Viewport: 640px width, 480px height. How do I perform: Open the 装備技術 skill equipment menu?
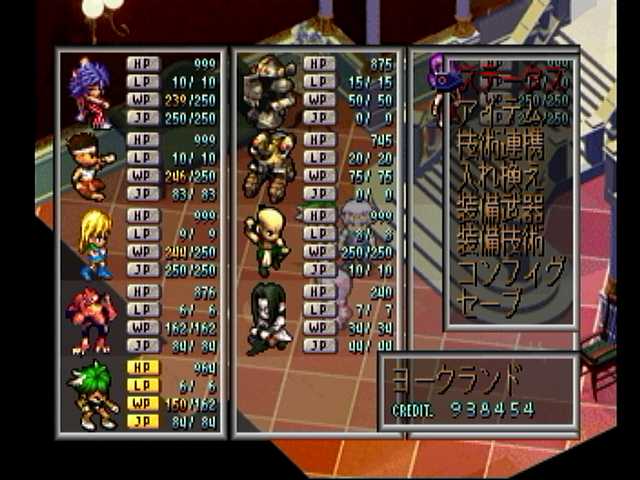(498, 240)
